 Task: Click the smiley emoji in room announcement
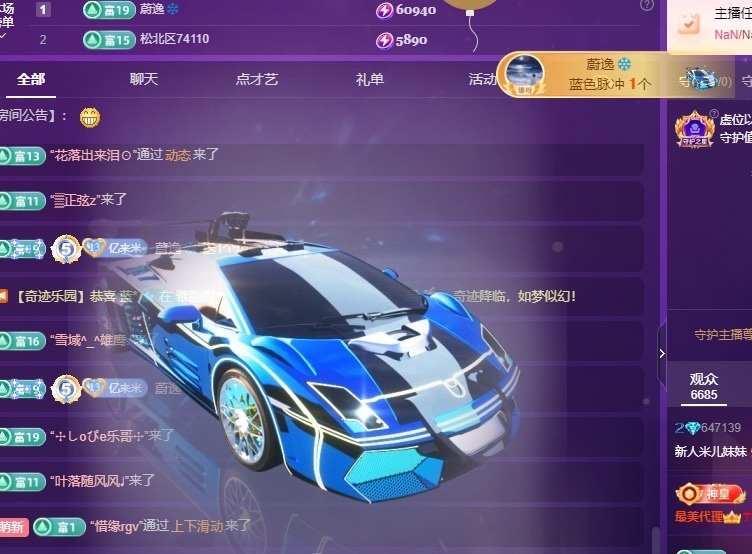coord(90,116)
